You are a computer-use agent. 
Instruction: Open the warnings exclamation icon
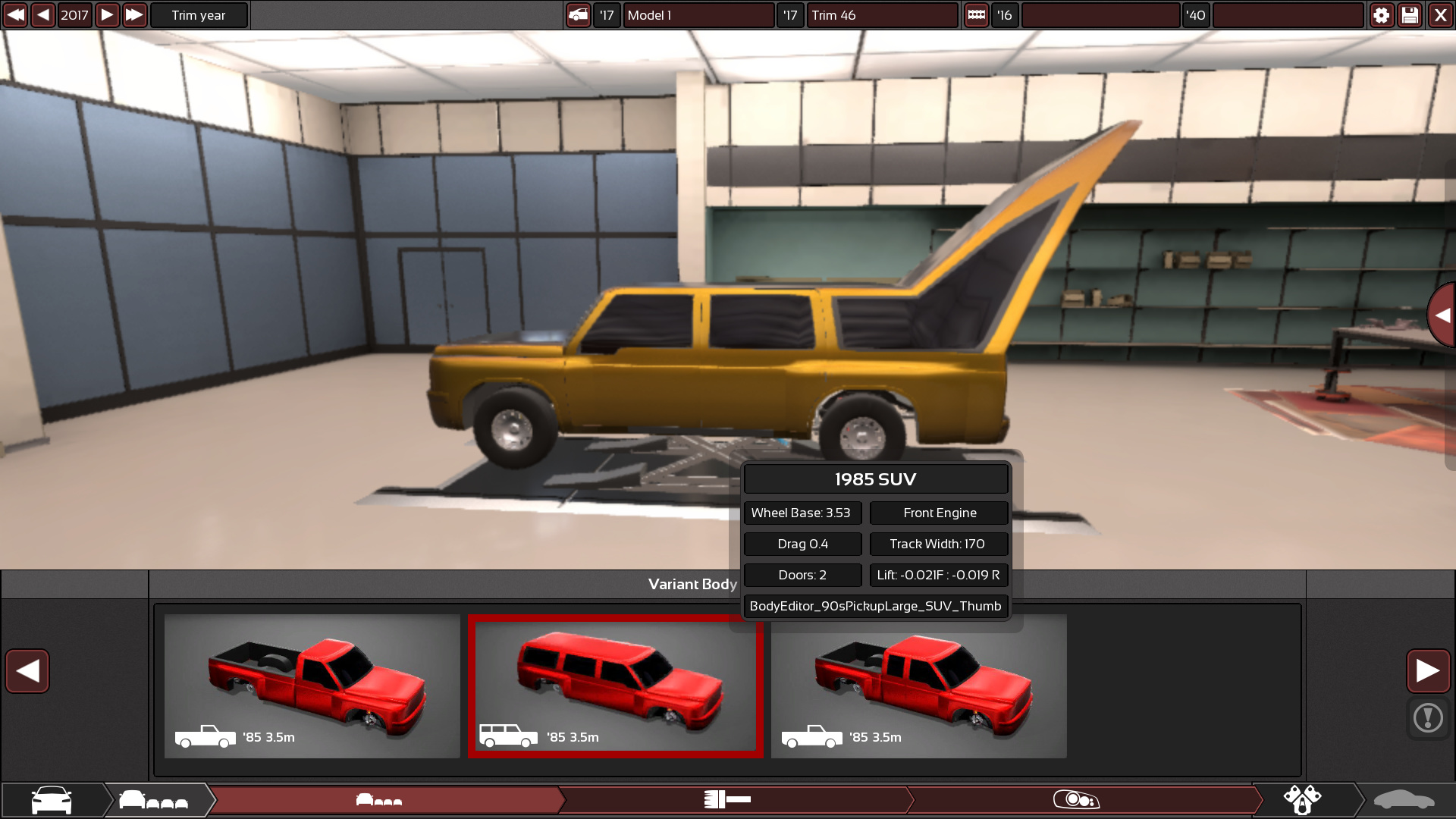point(1428,717)
